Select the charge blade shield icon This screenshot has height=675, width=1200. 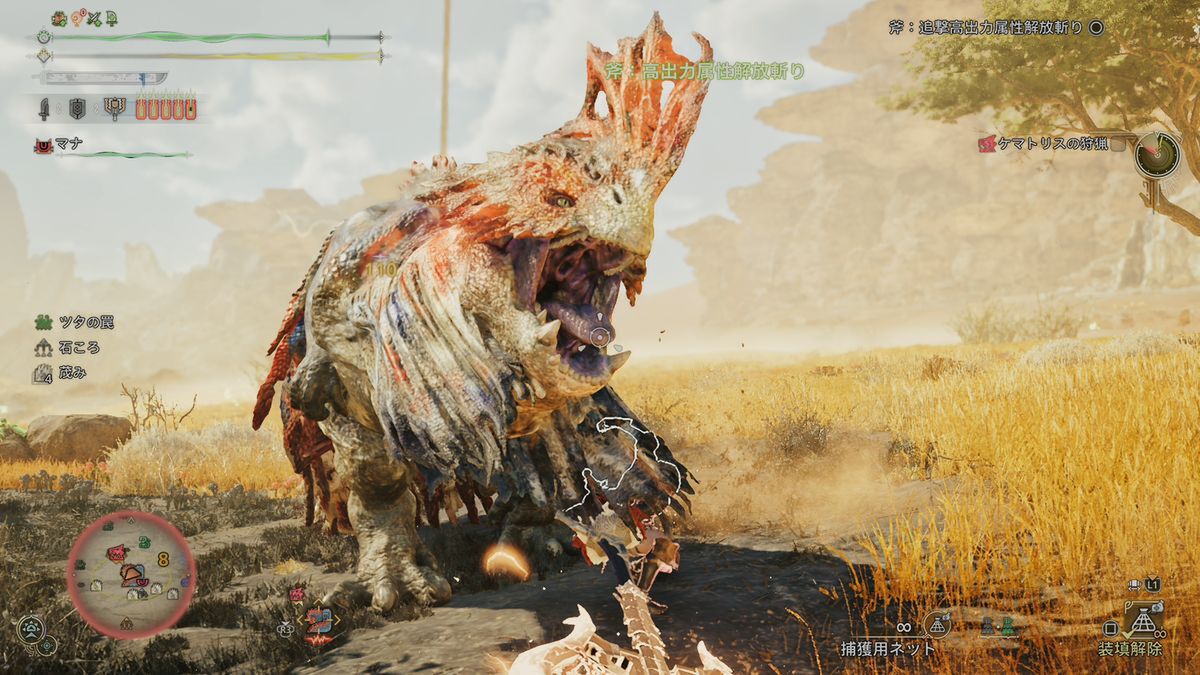coord(77,108)
